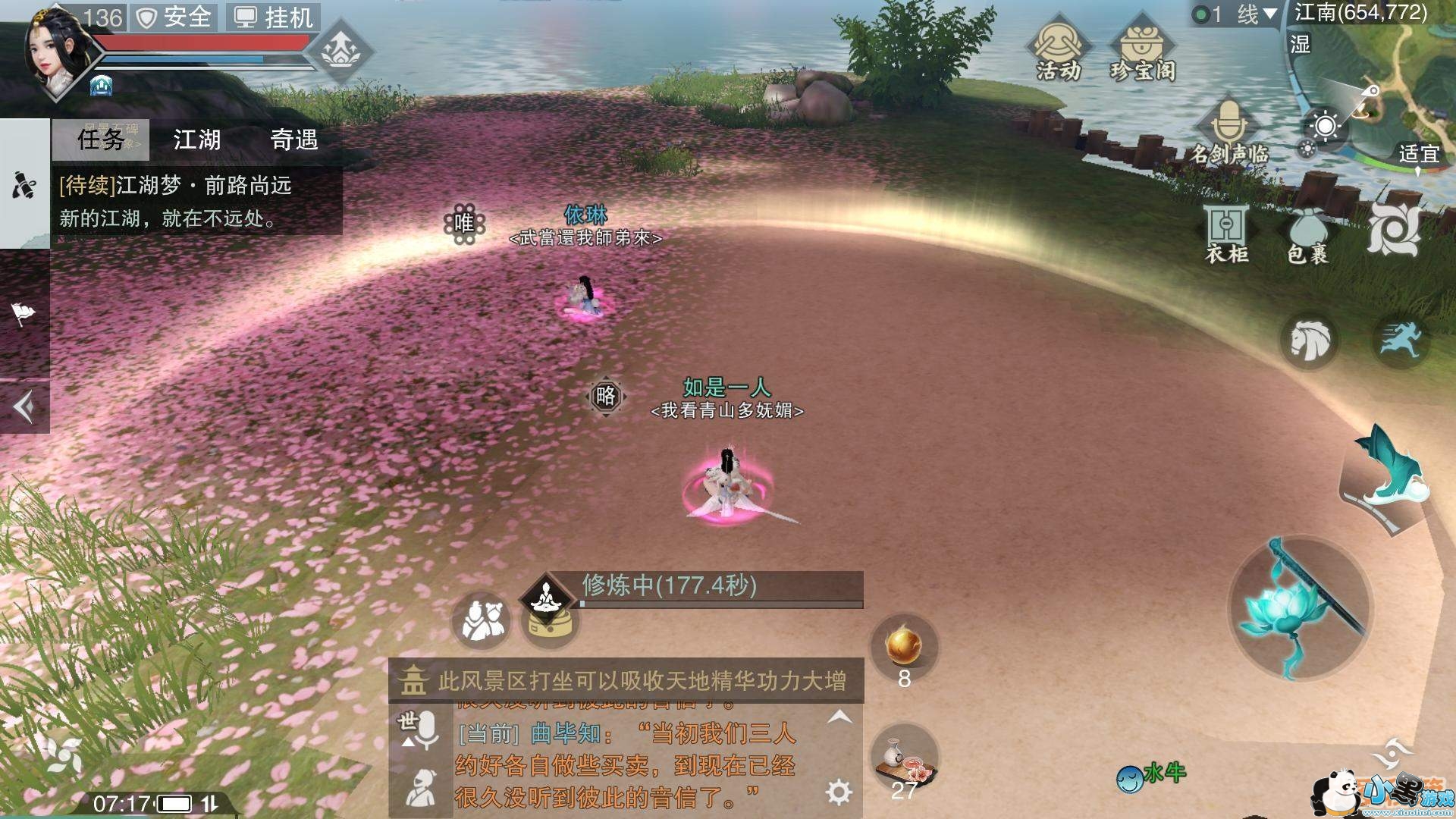Summon mount with the horse icon
The image size is (1456, 819).
pos(1309,341)
